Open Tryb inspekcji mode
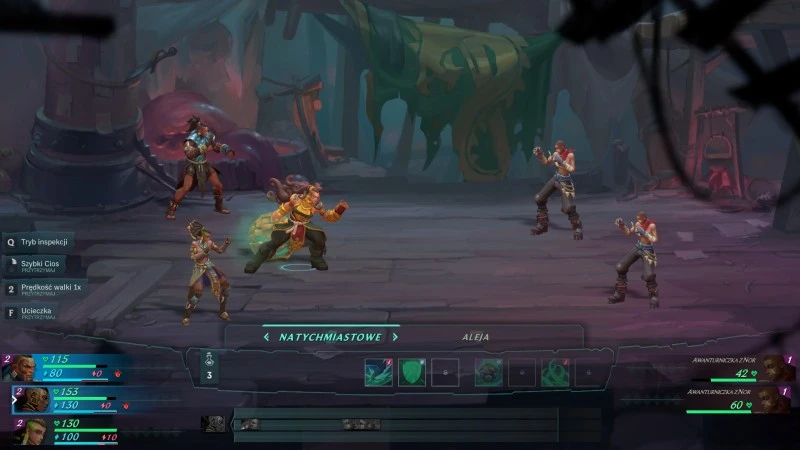Image resolution: width=800 pixels, height=450 pixels. click(x=40, y=241)
